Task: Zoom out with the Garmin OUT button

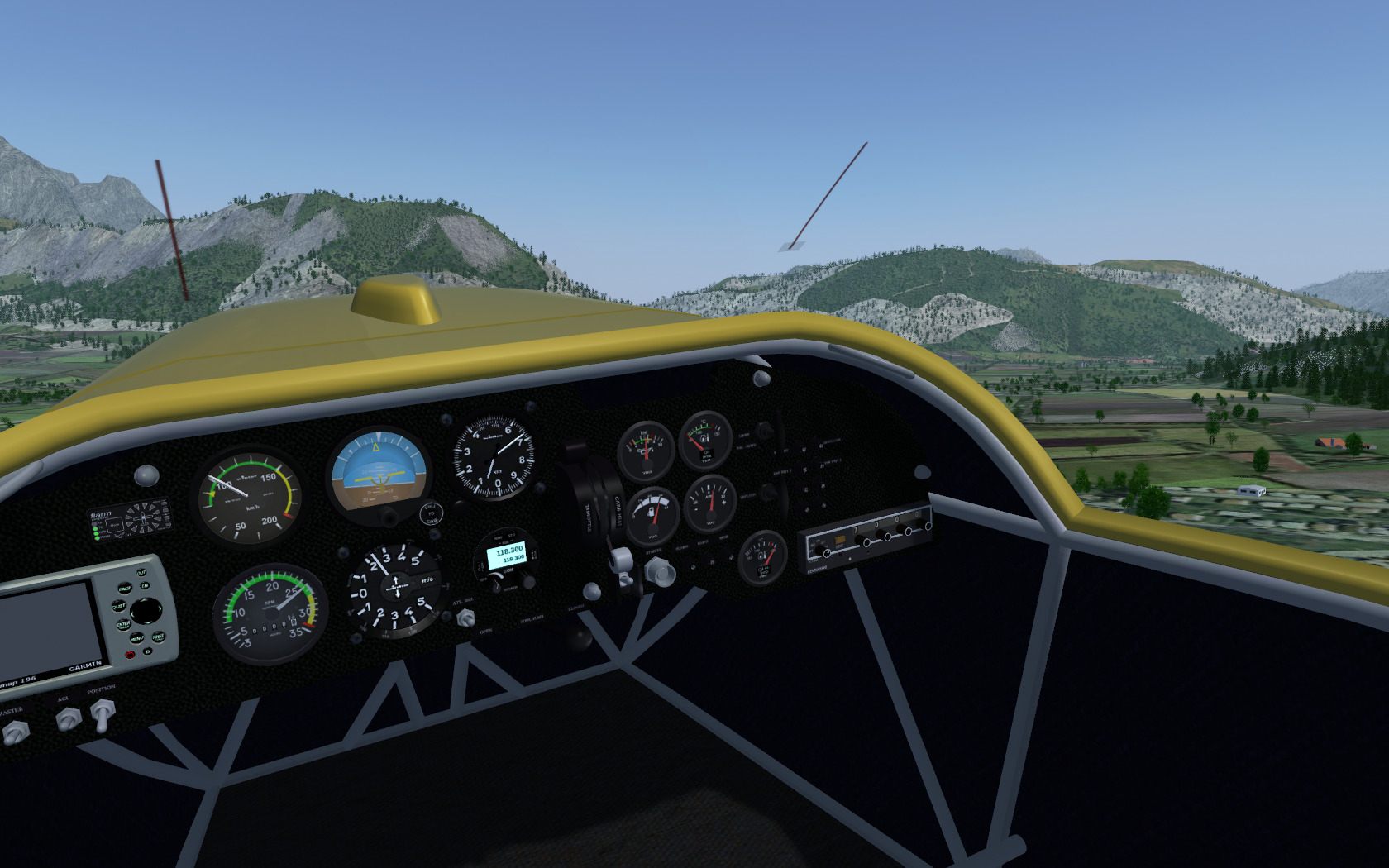Action: coord(141,572)
